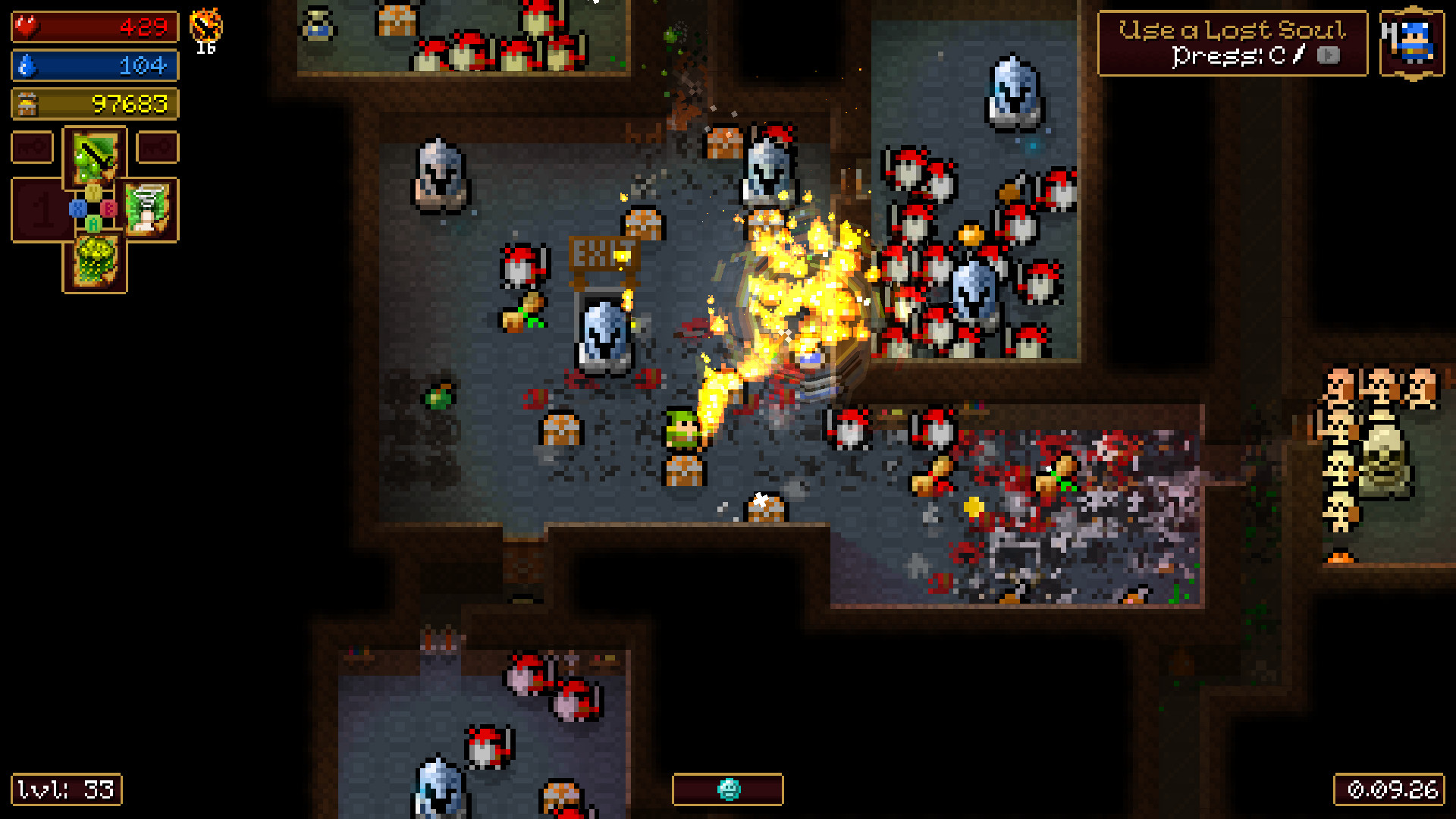Click the blue X button indicator
The image size is (1456, 819).
[x=77, y=207]
